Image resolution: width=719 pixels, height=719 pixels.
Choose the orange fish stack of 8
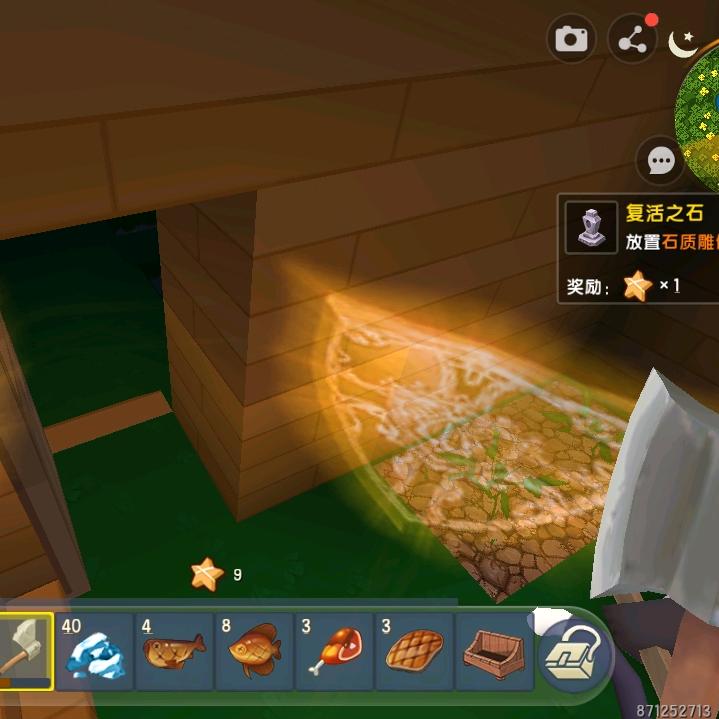(254, 652)
